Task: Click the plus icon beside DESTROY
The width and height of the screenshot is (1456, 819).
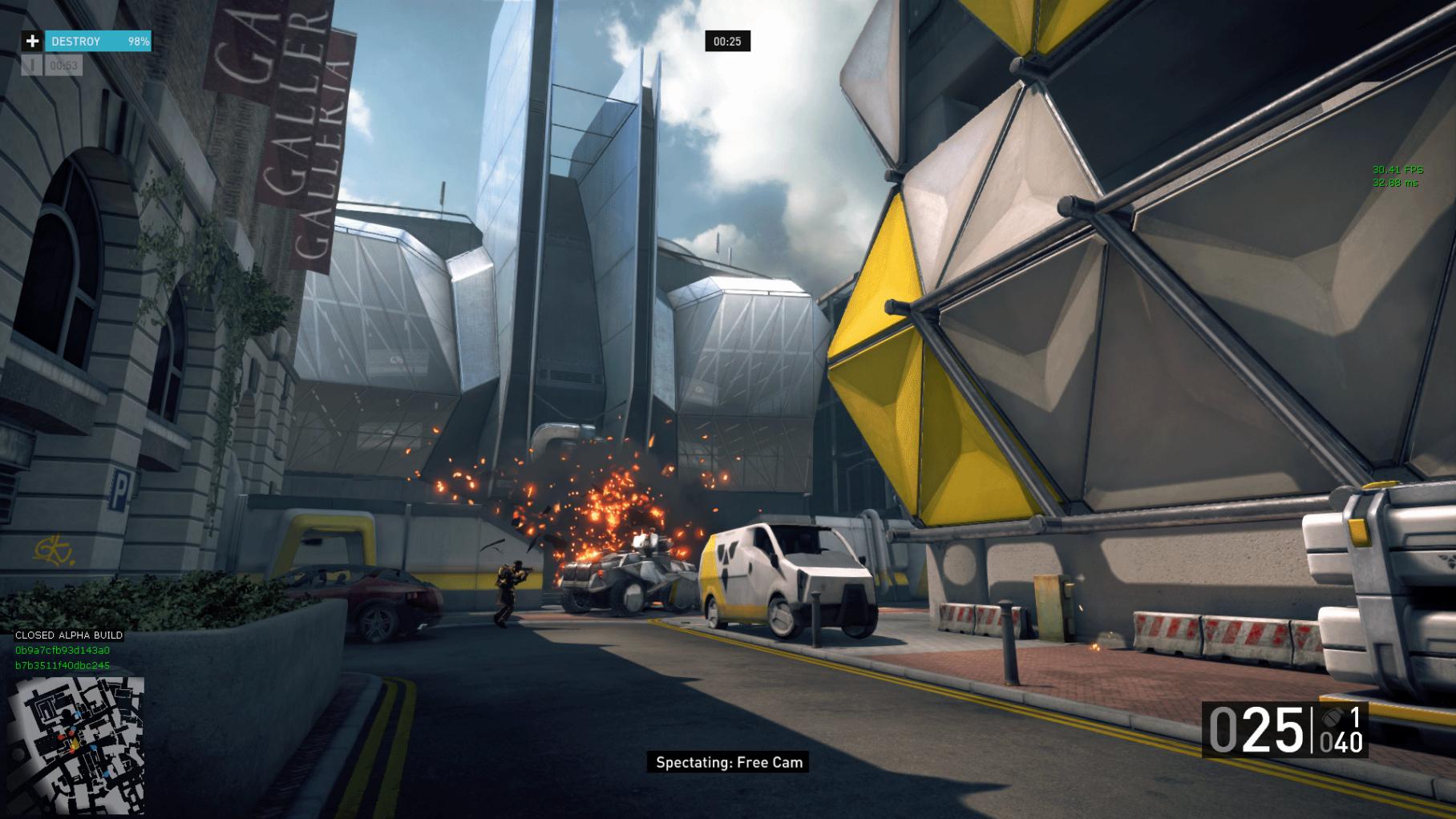Action: tap(32, 41)
